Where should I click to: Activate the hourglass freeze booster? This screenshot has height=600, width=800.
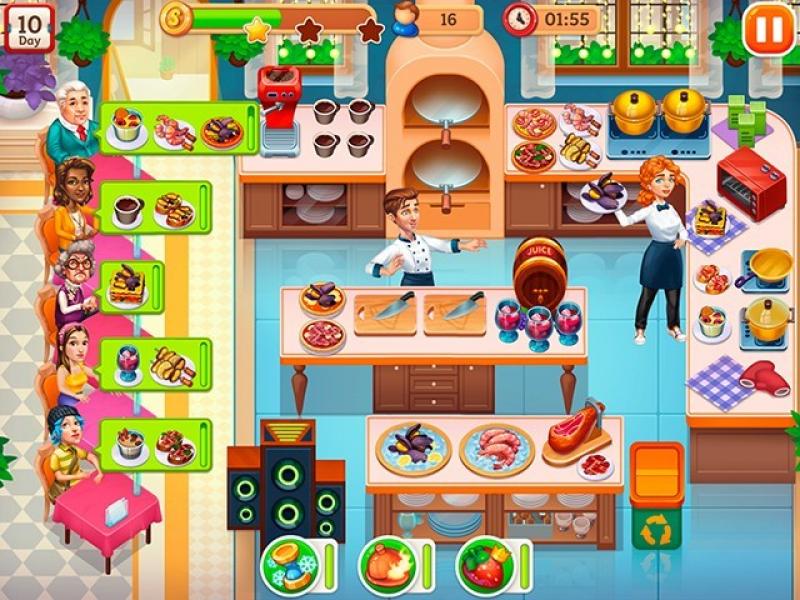click(x=290, y=565)
